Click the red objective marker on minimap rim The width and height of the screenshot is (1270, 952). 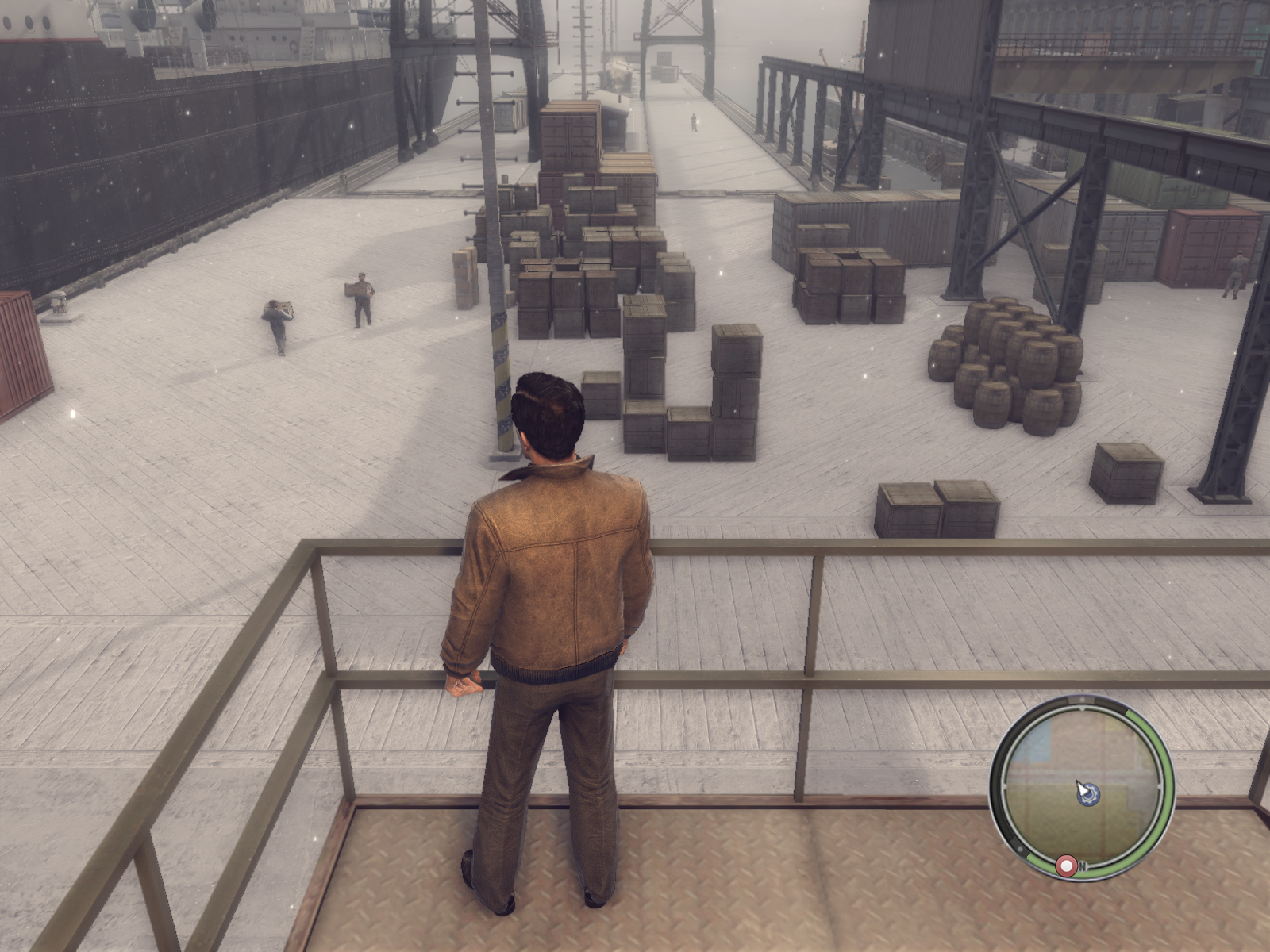tap(1067, 865)
